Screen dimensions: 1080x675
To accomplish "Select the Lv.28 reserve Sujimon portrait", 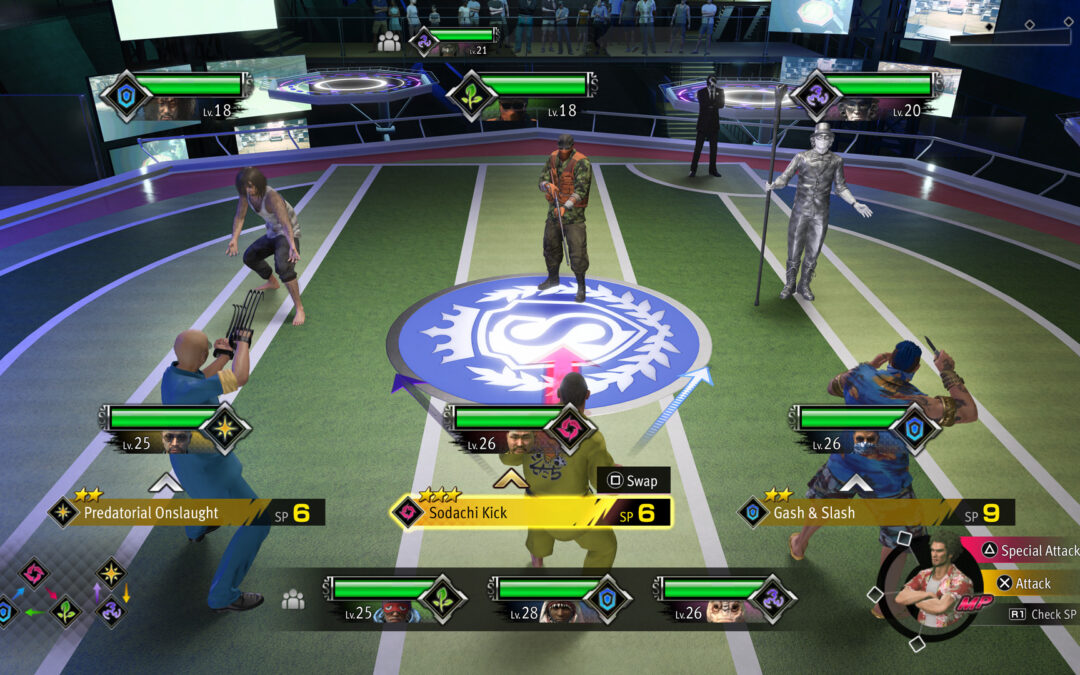I will tap(560, 598).
